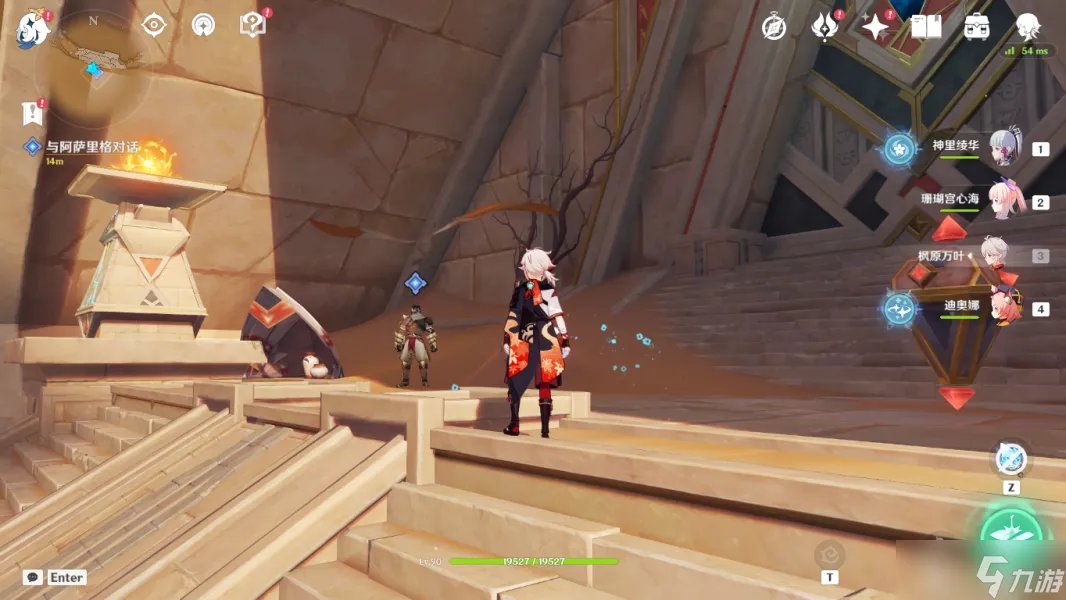Open the chat speech bubble icon
The image size is (1066, 600).
click(33, 577)
